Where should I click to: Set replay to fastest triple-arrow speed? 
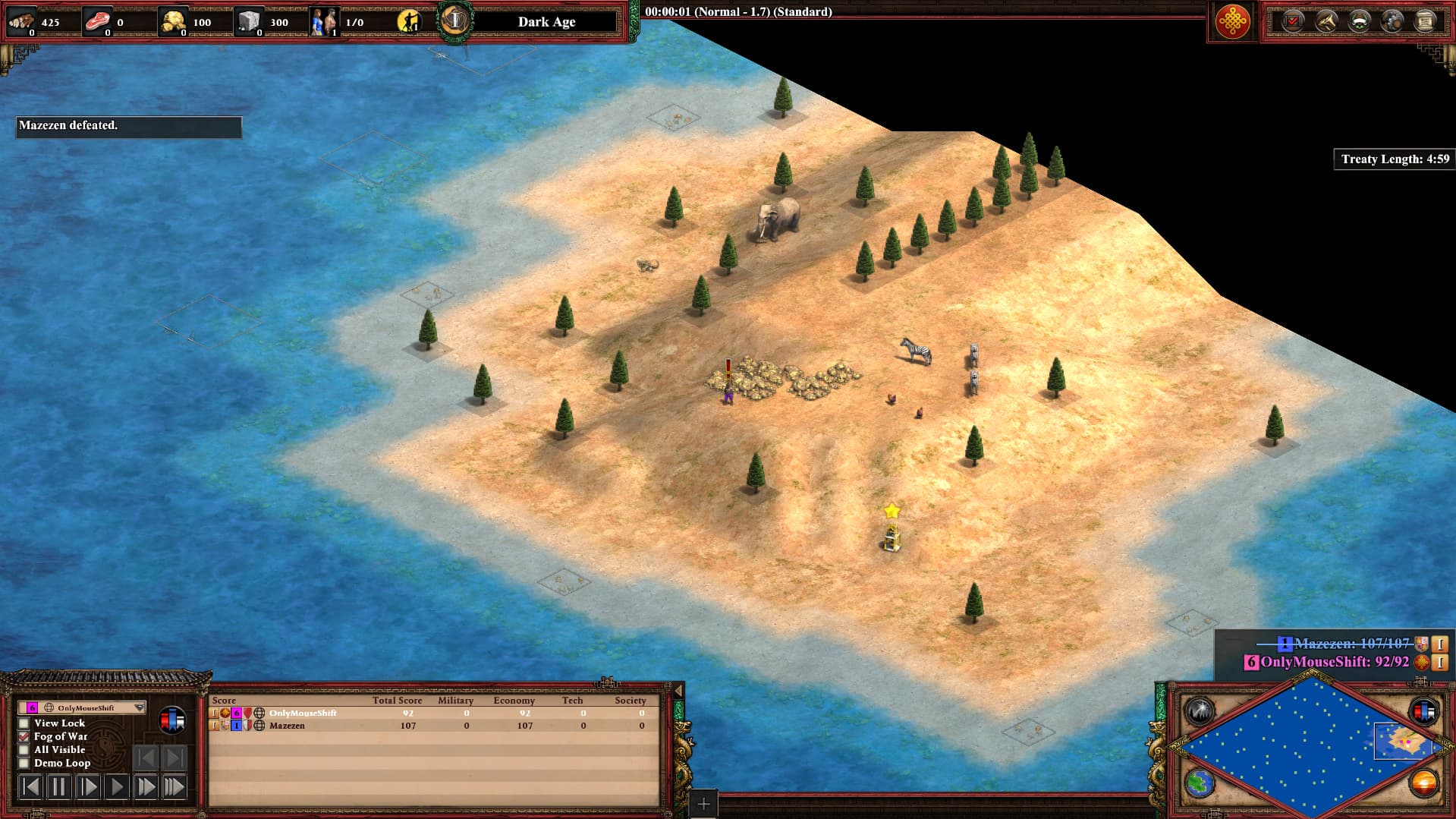(x=174, y=787)
